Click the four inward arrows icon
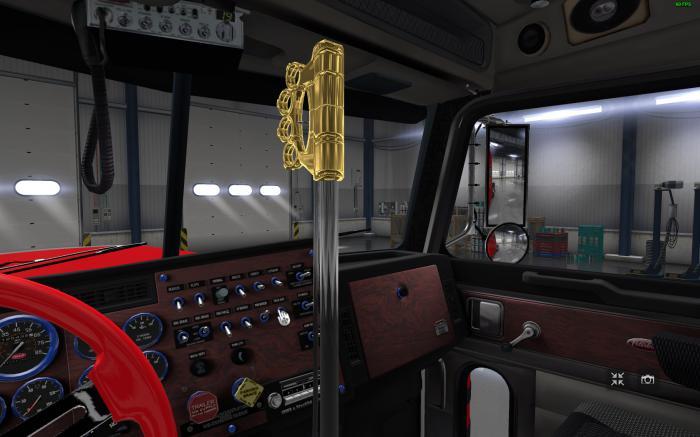700x437 pixels. pos(619,378)
